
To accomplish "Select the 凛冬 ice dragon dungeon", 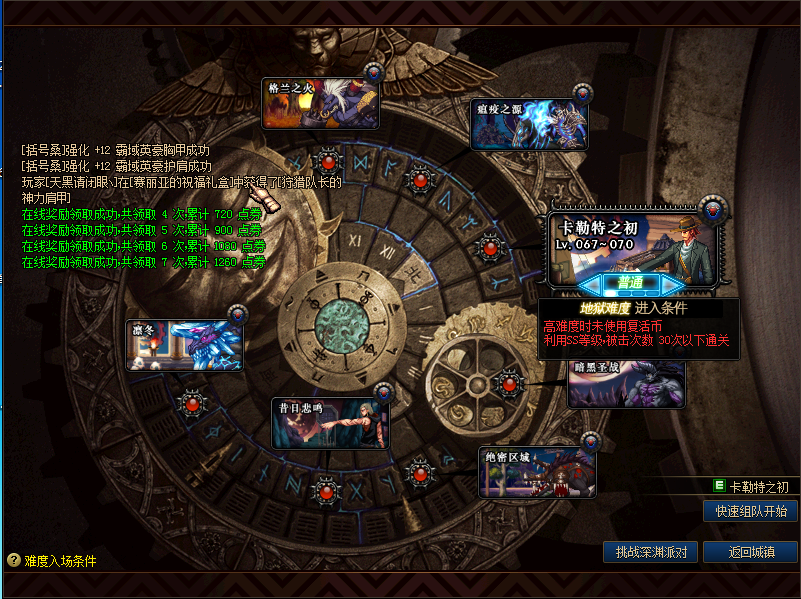I will [x=185, y=345].
